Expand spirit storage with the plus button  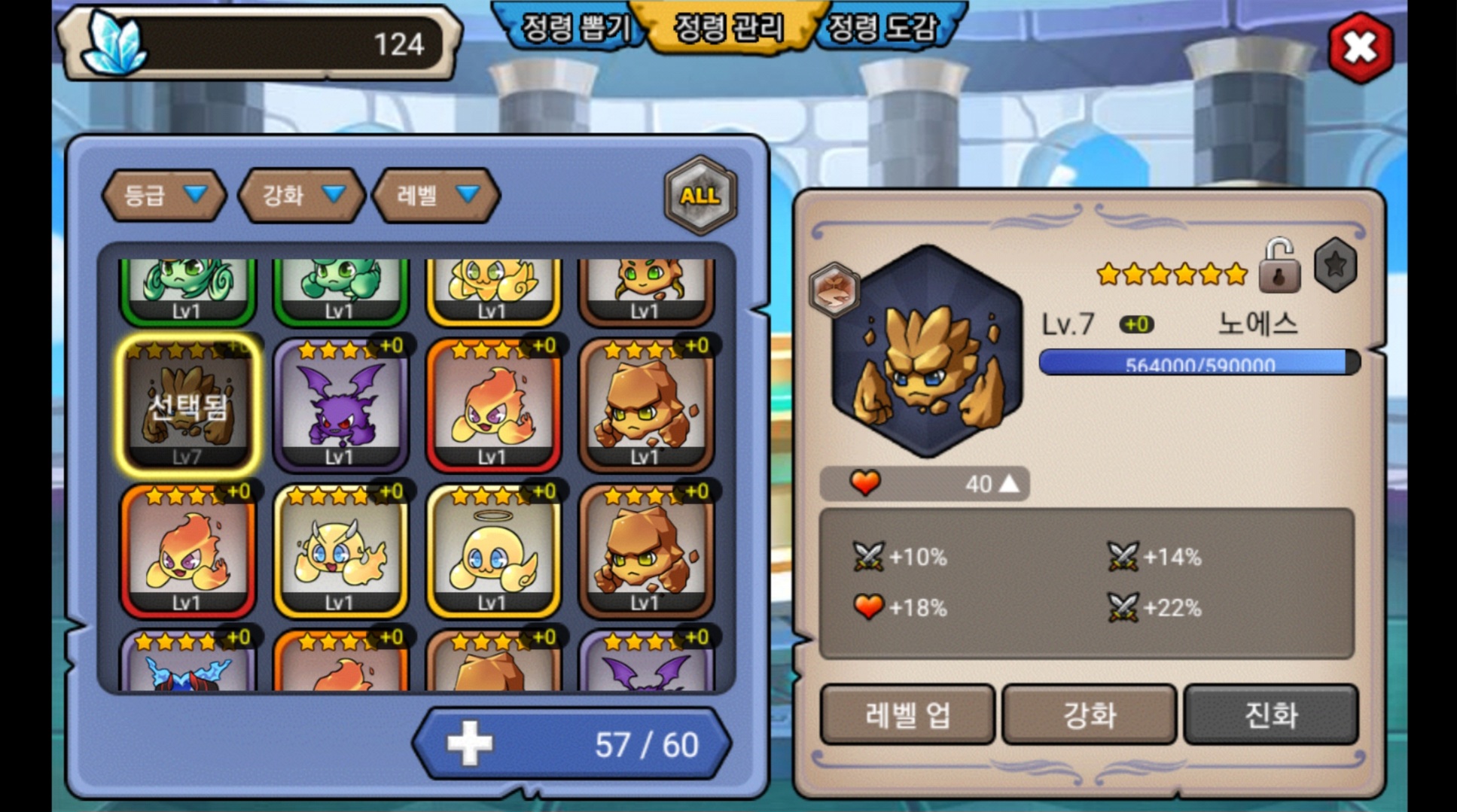click(x=470, y=744)
